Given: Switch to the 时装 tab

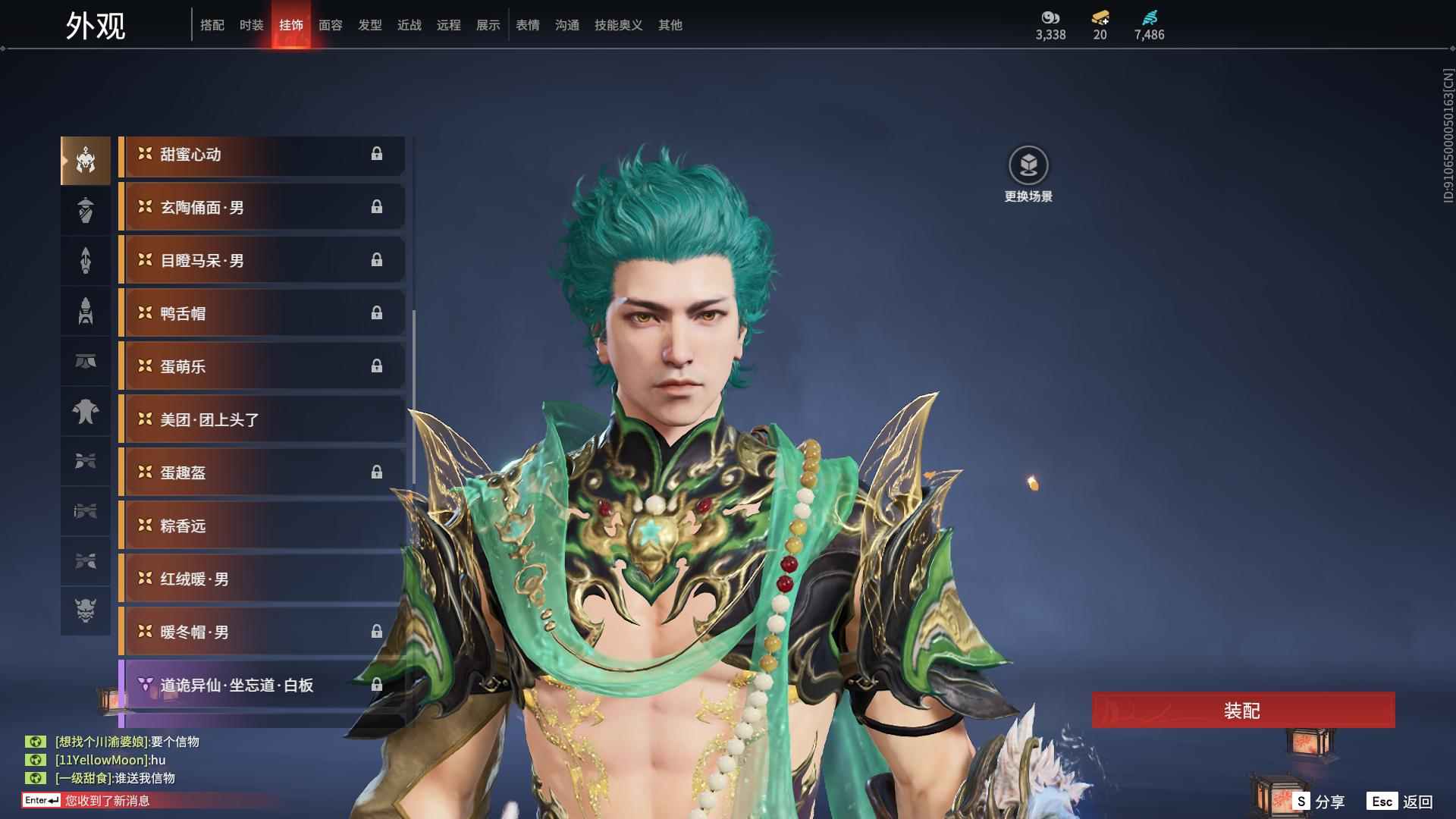Looking at the screenshot, I should coord(251,25).
